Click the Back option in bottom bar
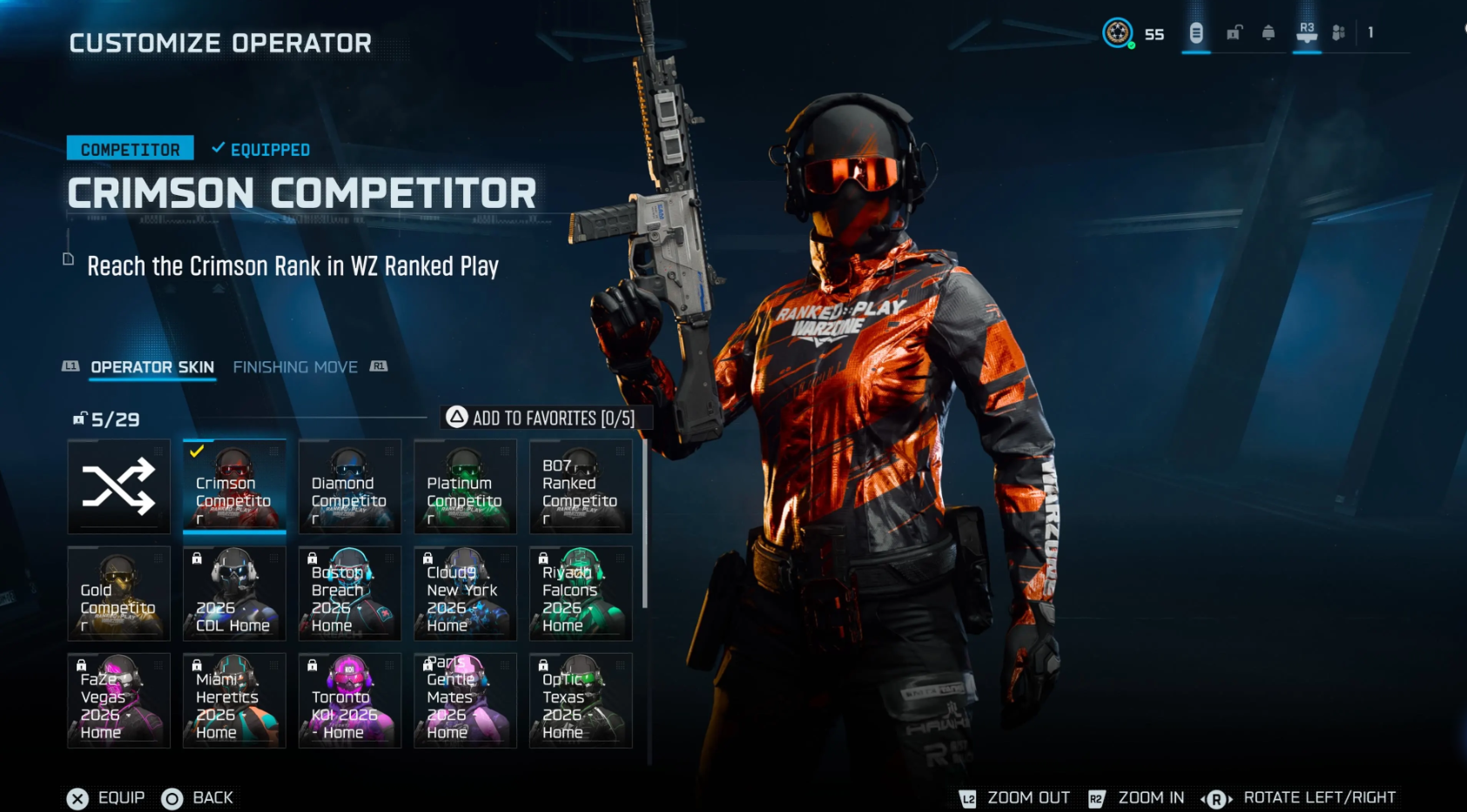 199,797
